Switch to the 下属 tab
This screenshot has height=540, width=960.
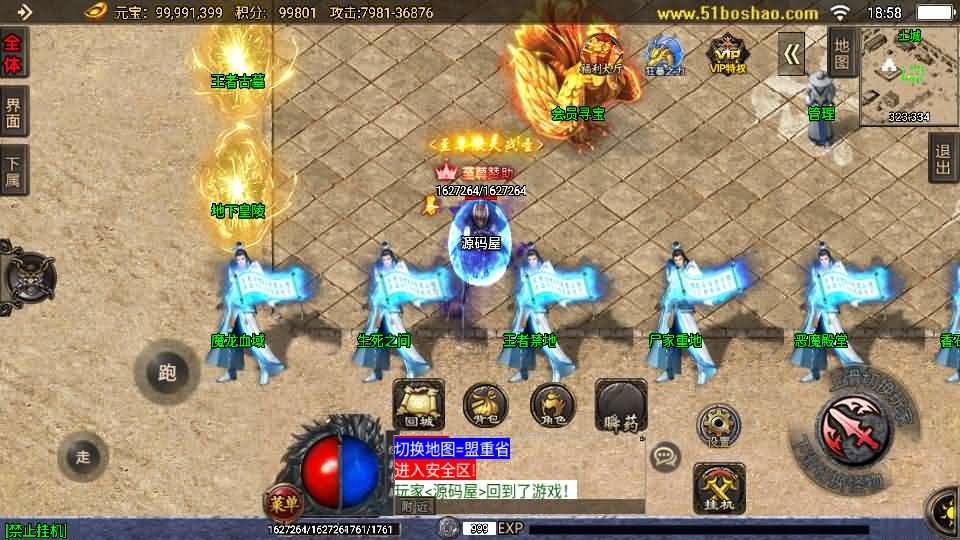(13, 170)
